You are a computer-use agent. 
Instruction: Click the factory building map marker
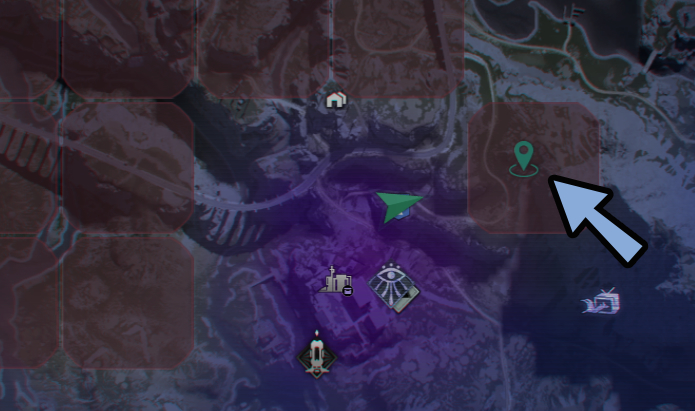point(337,282)
